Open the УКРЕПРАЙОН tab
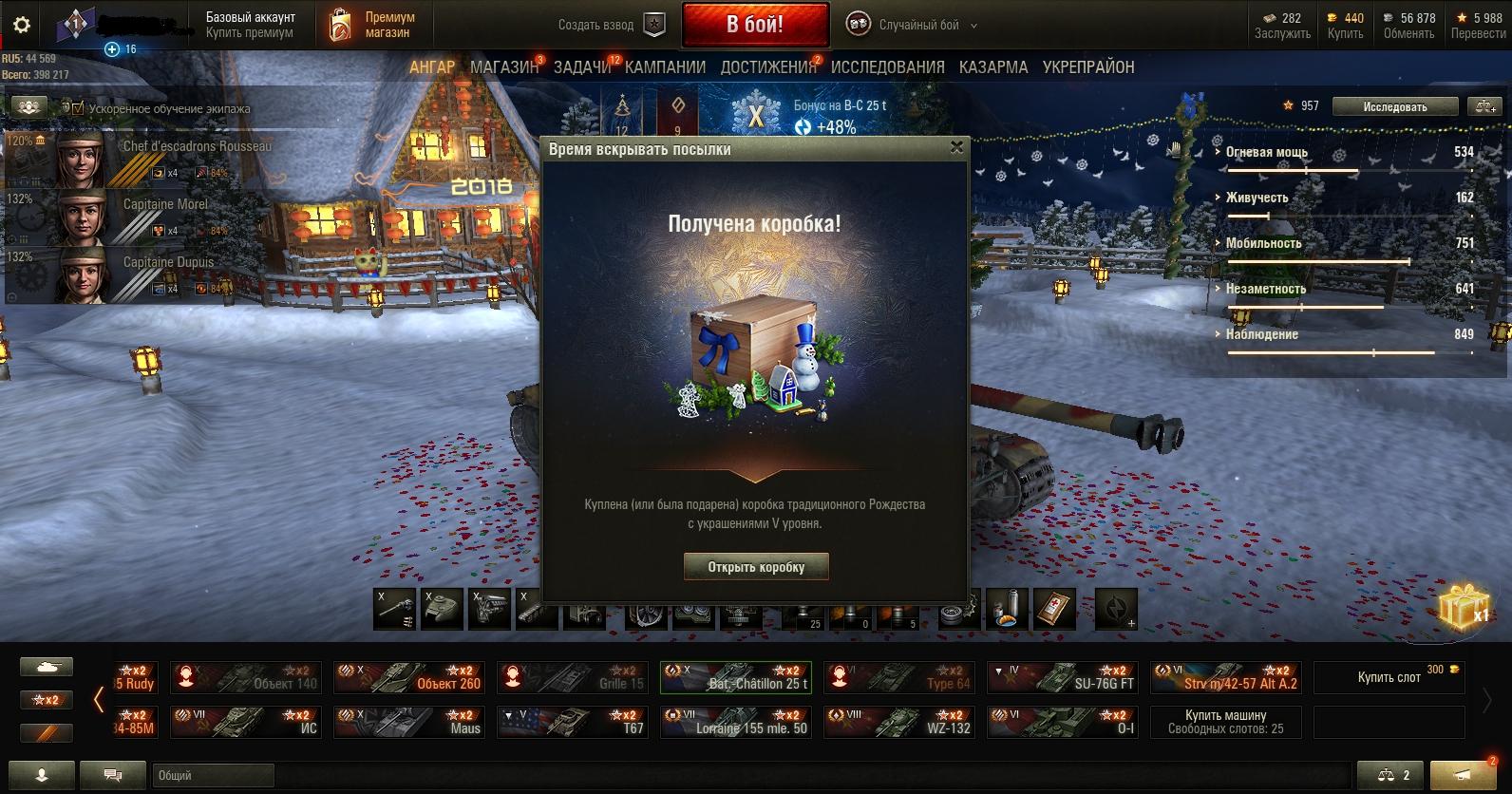 click(x=1088, y=67)
